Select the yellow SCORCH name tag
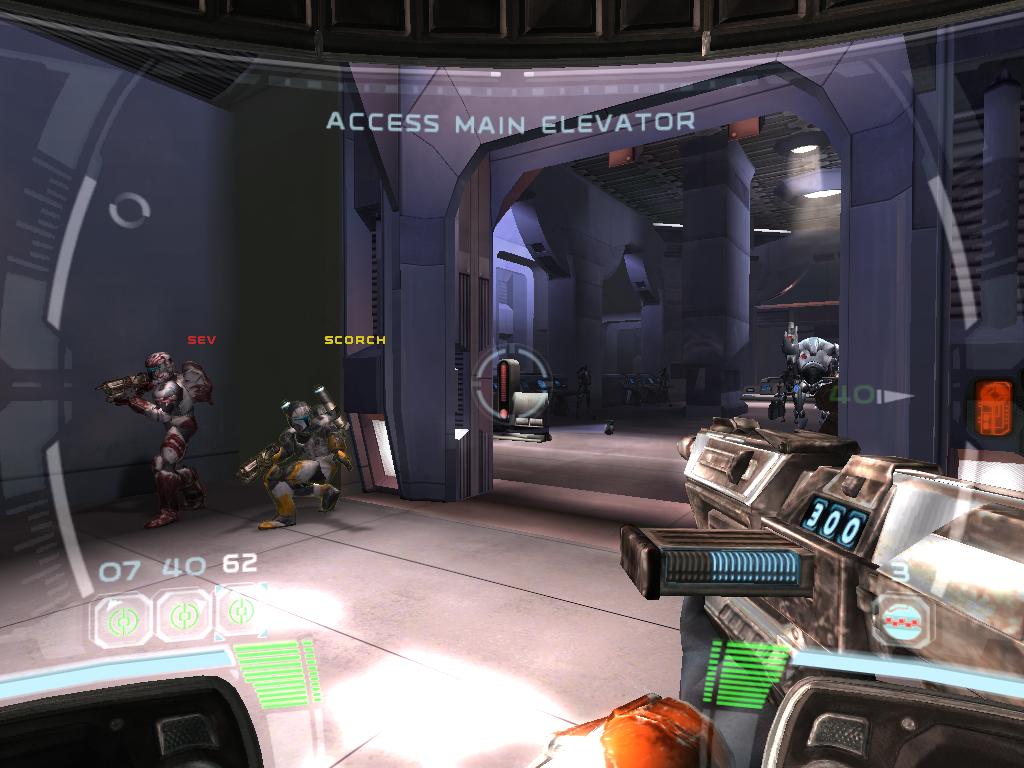1024x768 pixels. click(355, 340)
